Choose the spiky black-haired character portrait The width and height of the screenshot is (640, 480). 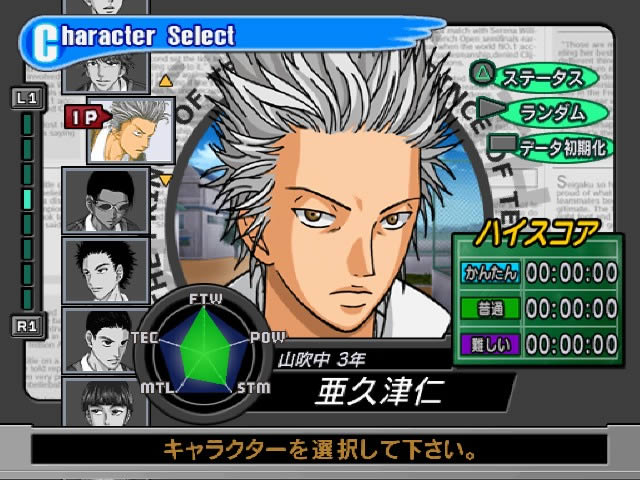pos(106,270)
